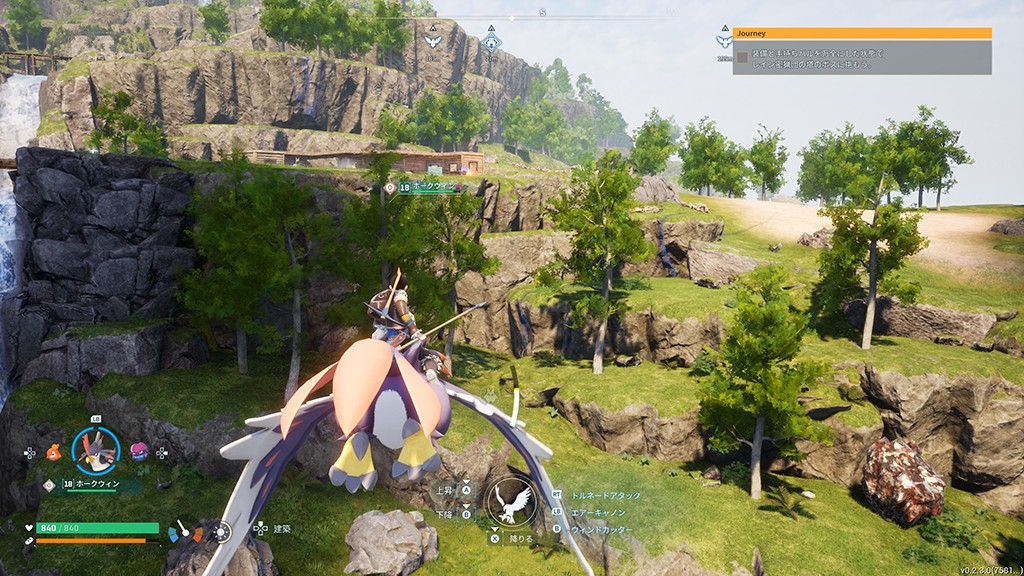1024x576 pixels.
Task: Activate the トルネードアタック skill
Action: click(605, 495)
